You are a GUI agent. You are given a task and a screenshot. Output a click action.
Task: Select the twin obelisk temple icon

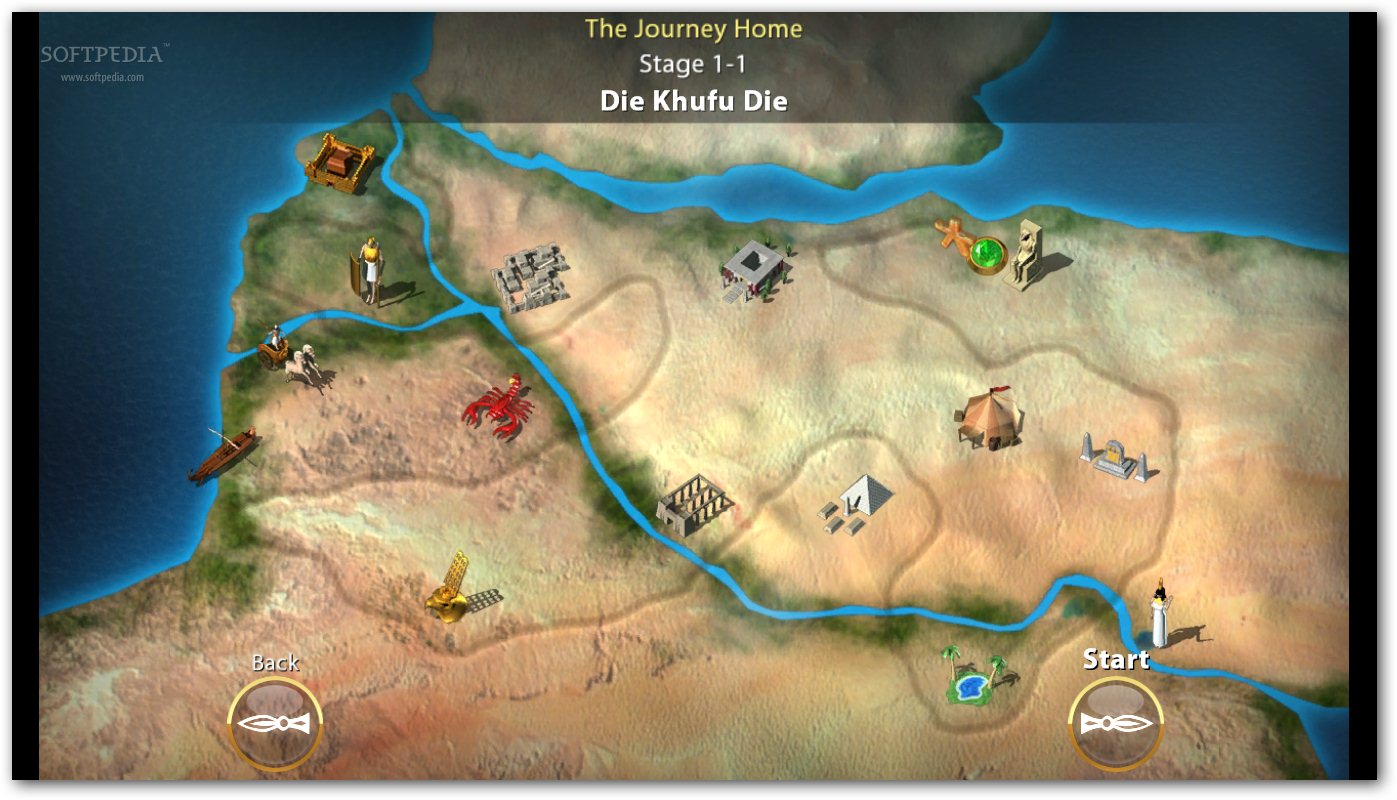click(1115, 455)
